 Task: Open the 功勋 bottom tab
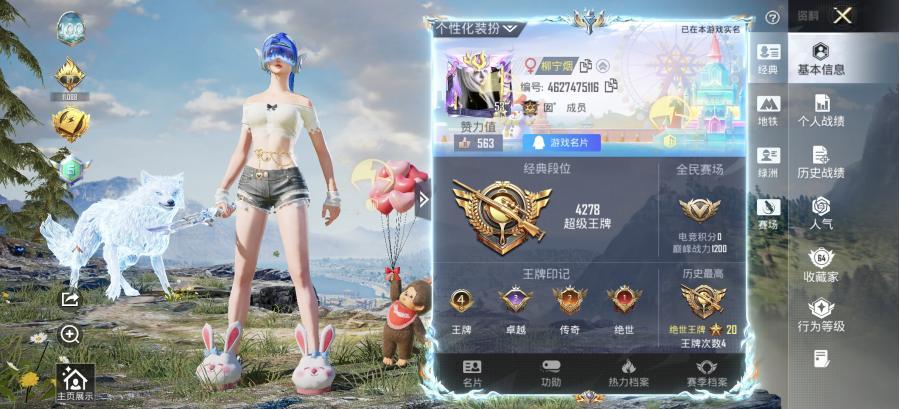551,372
